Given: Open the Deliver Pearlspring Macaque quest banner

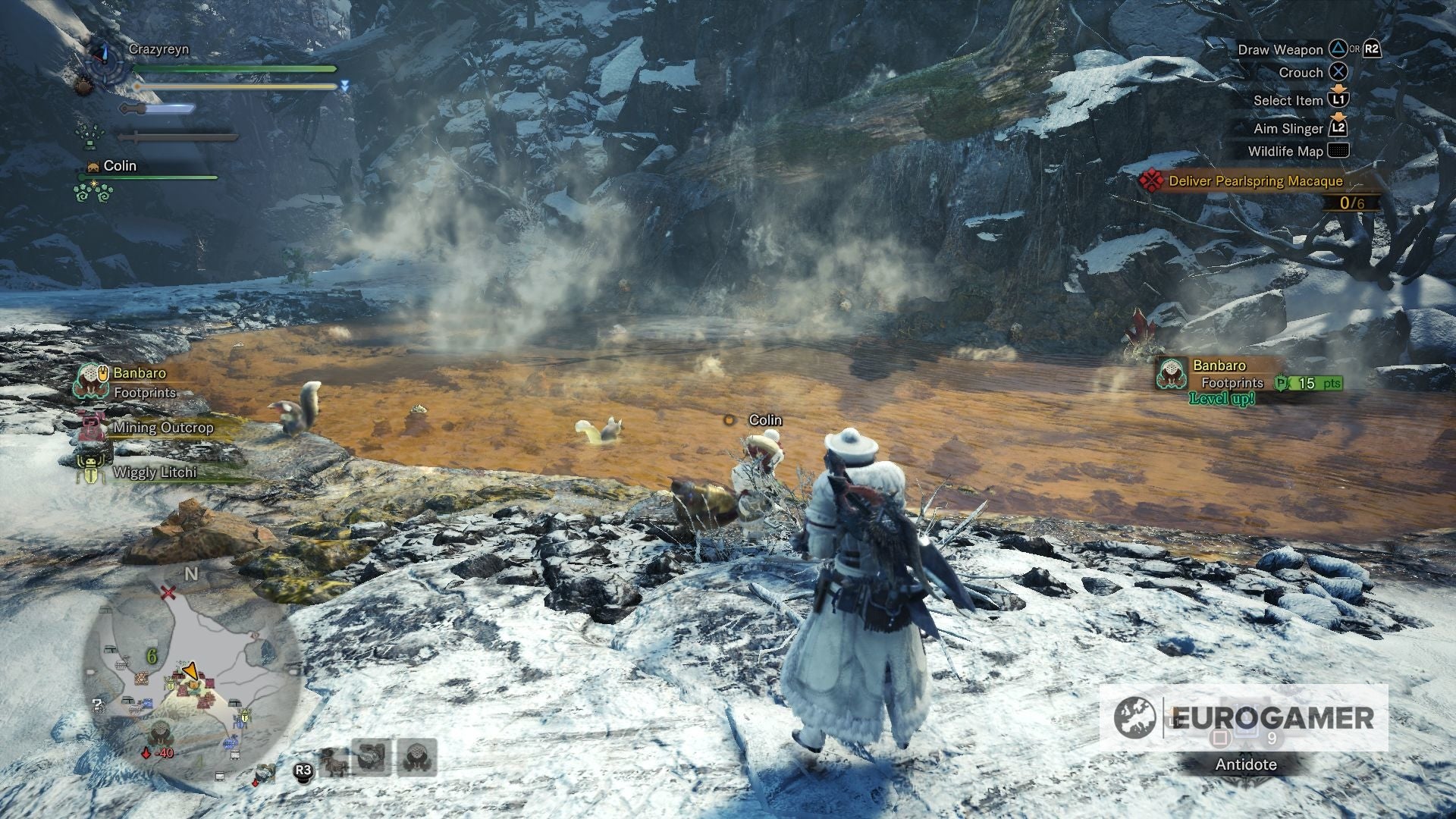Looking at the screenshot, I should point(1255,182).
